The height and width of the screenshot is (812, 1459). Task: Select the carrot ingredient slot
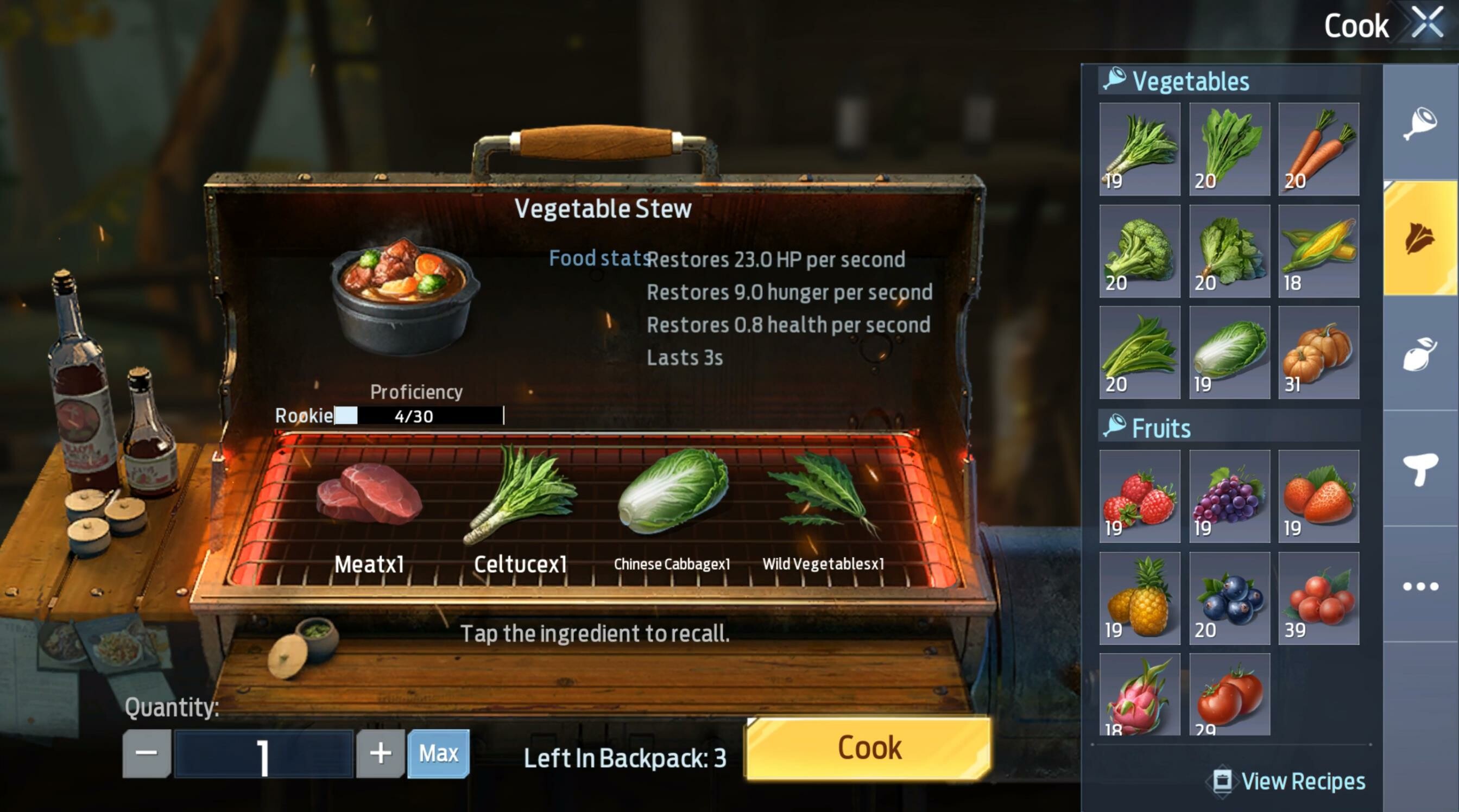point(1318,149)
